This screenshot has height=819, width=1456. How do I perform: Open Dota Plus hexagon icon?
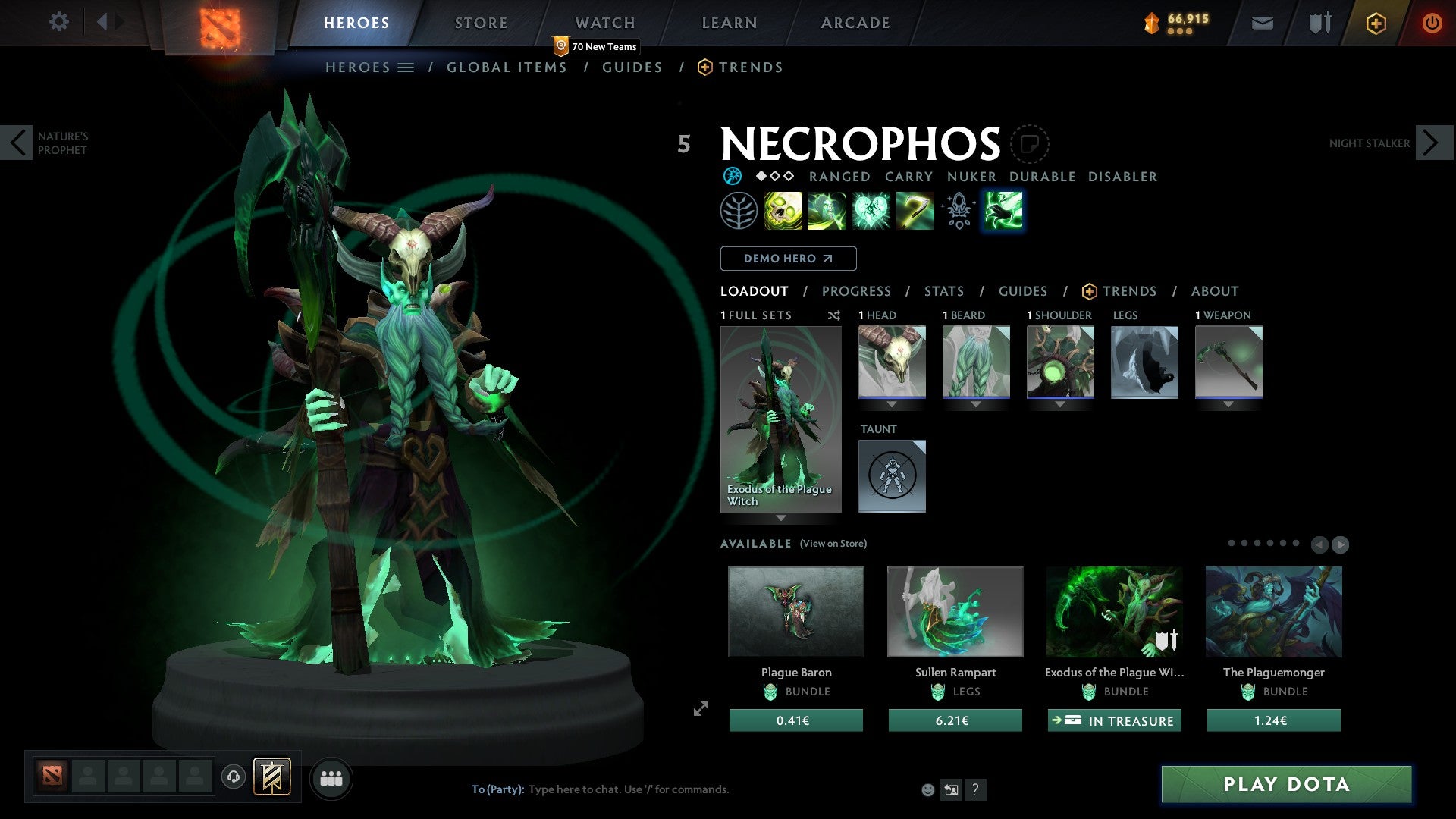(1375, 23)
